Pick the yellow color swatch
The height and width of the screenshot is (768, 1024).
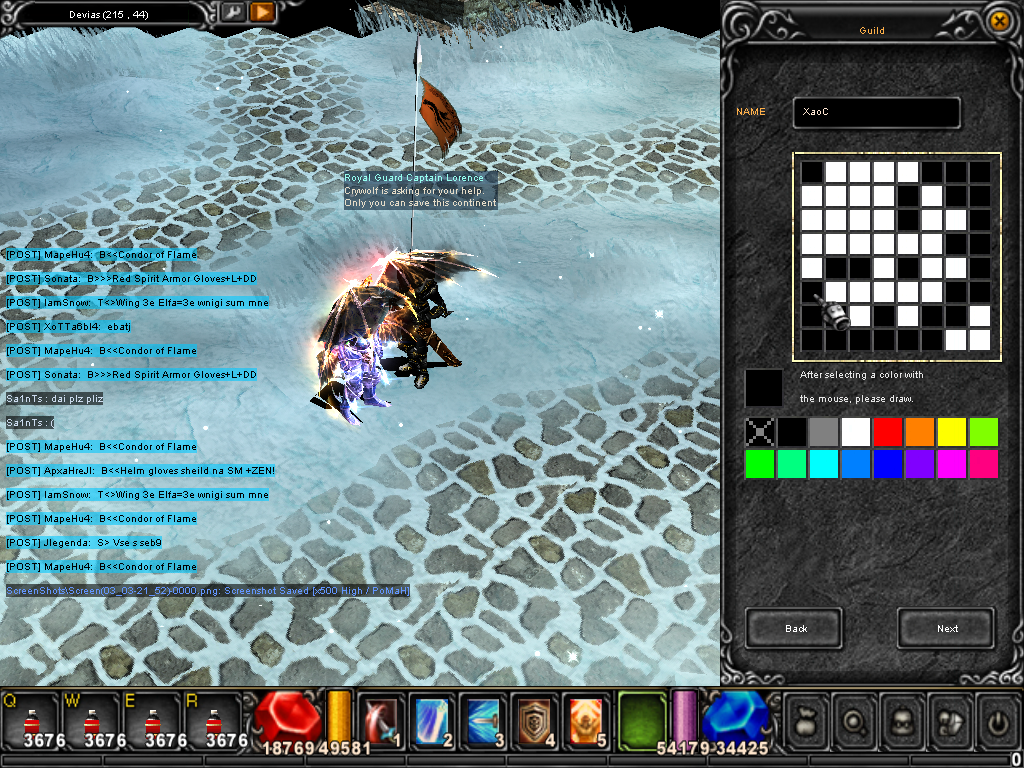coord(952,432)
